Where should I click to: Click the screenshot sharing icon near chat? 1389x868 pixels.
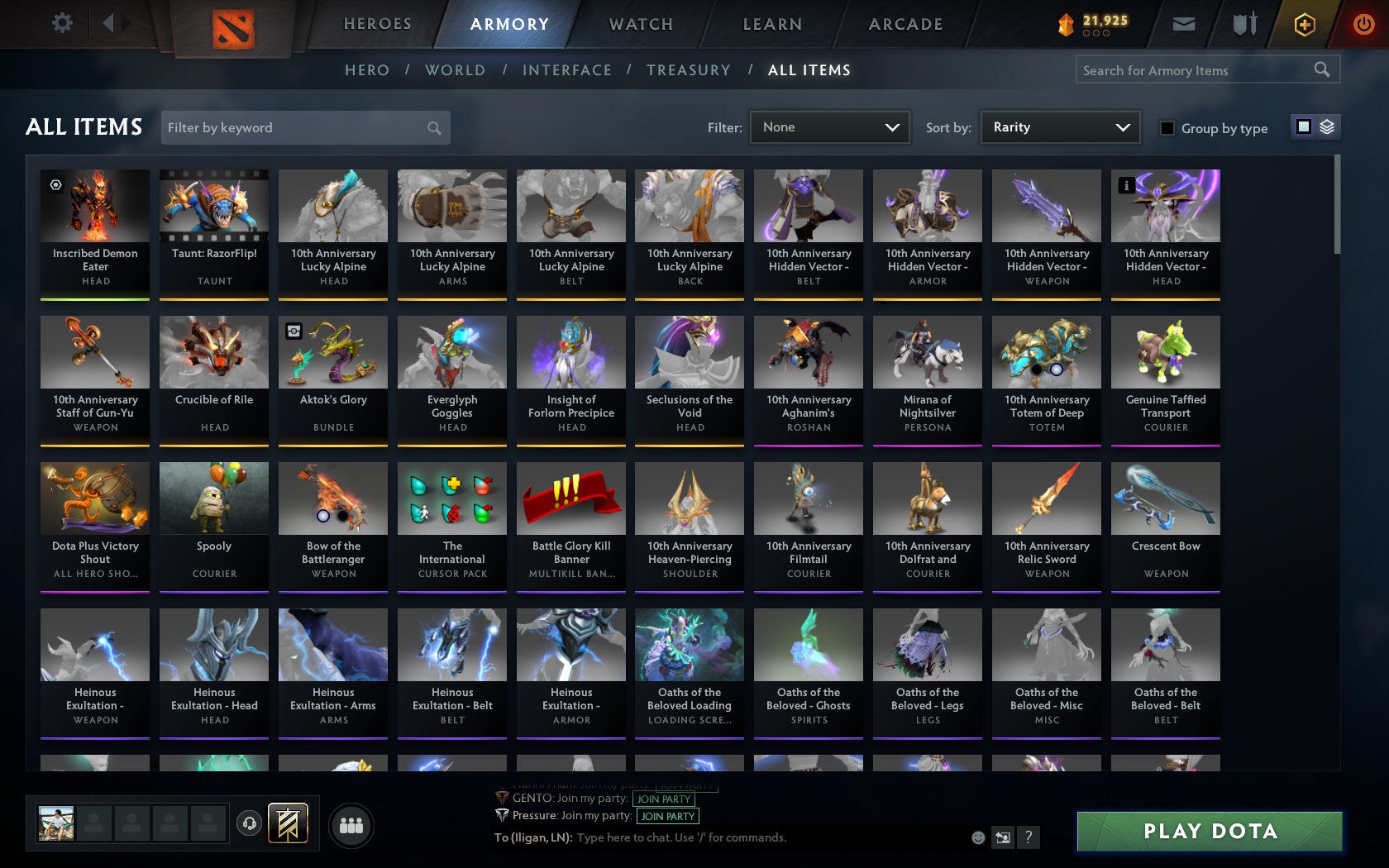click(x=1003, y=837)
